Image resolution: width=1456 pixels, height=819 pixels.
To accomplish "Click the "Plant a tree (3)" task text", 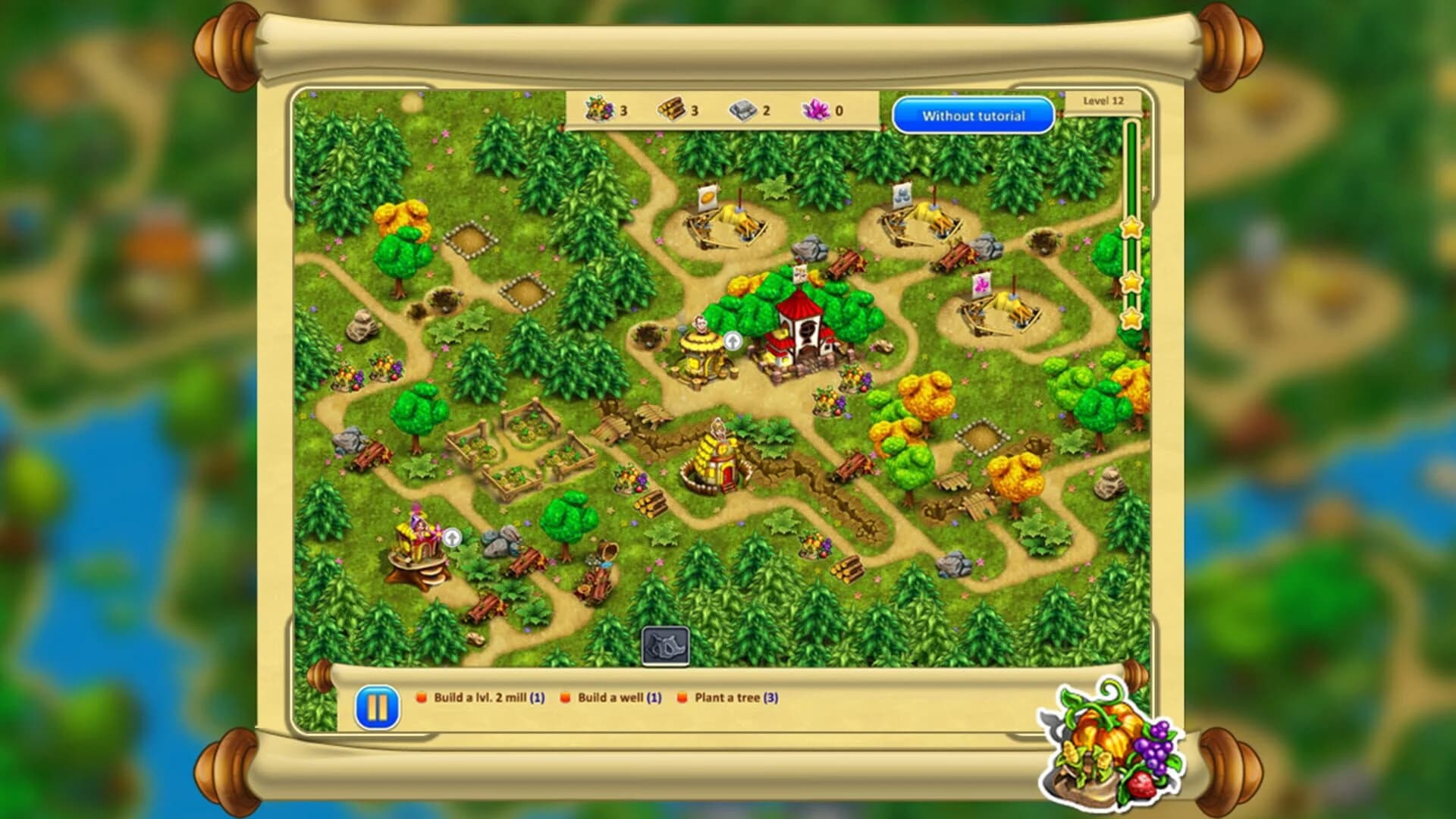I will 736,698.
